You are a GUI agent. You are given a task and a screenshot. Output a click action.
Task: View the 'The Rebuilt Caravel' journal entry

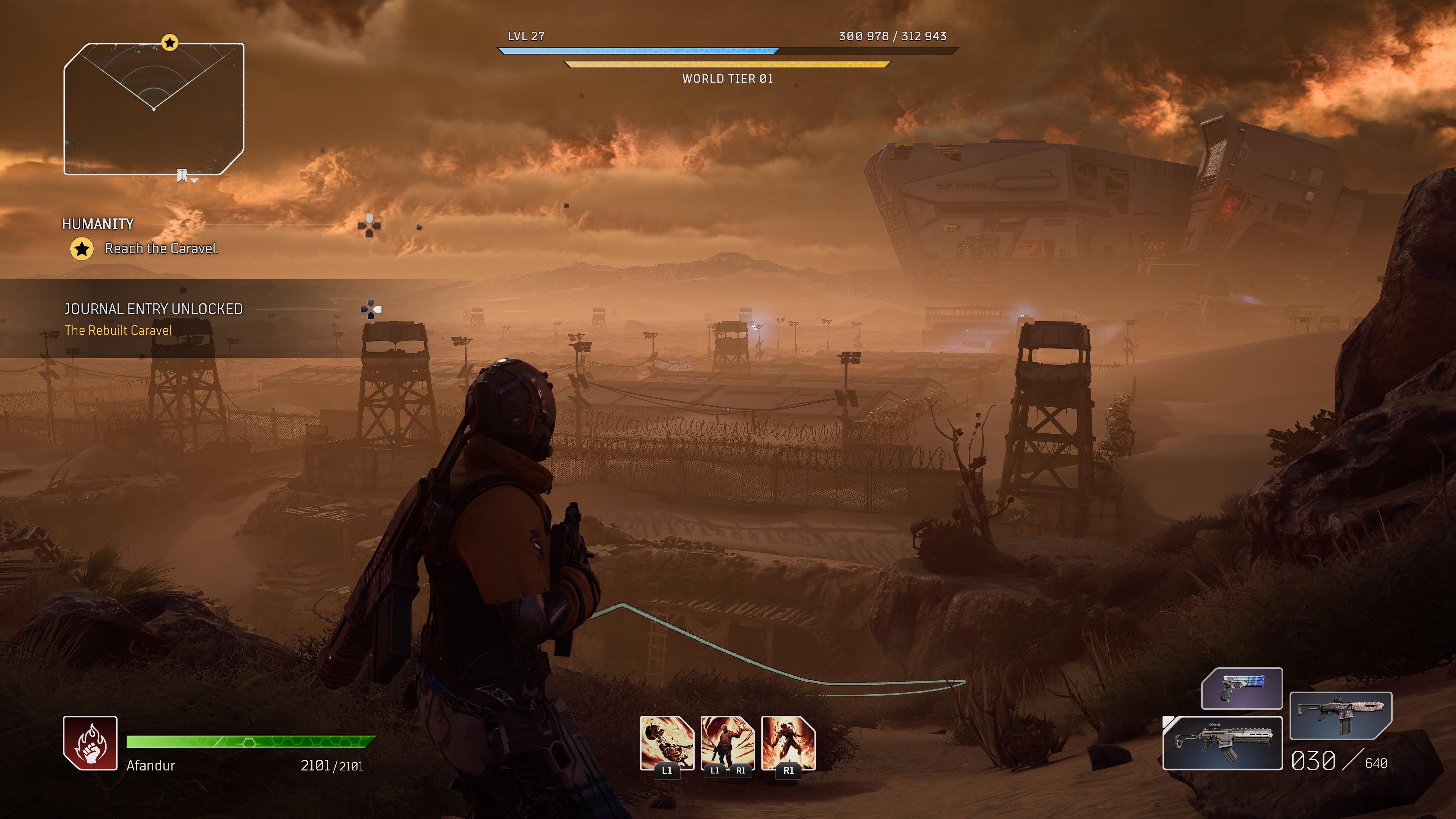pyautogui.click(x=118, y=331)
